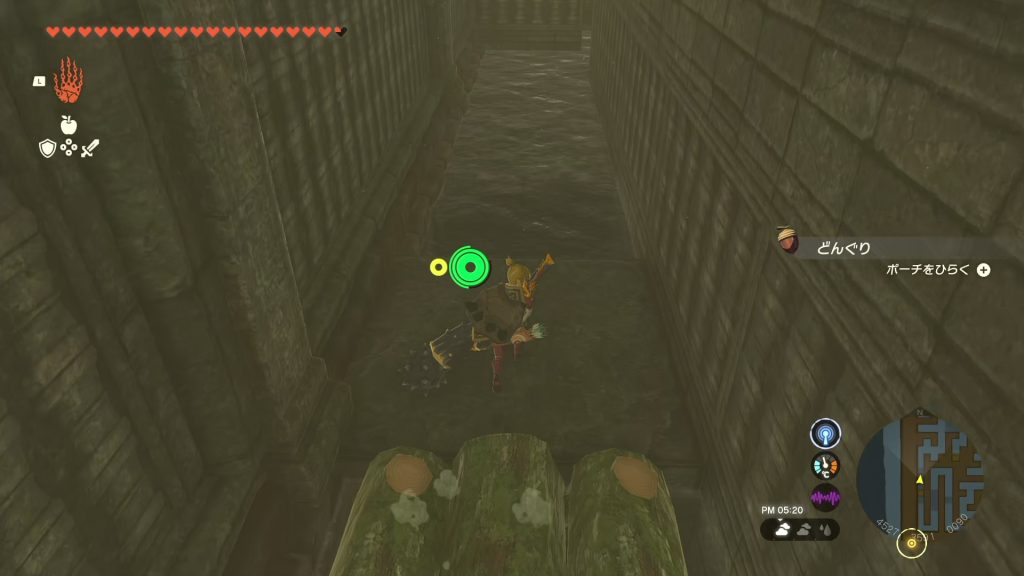The width and height of the screenshot is (1024, 576).
Task: Click the どんぐり item pickup notification
Action: tap(843, 248)
